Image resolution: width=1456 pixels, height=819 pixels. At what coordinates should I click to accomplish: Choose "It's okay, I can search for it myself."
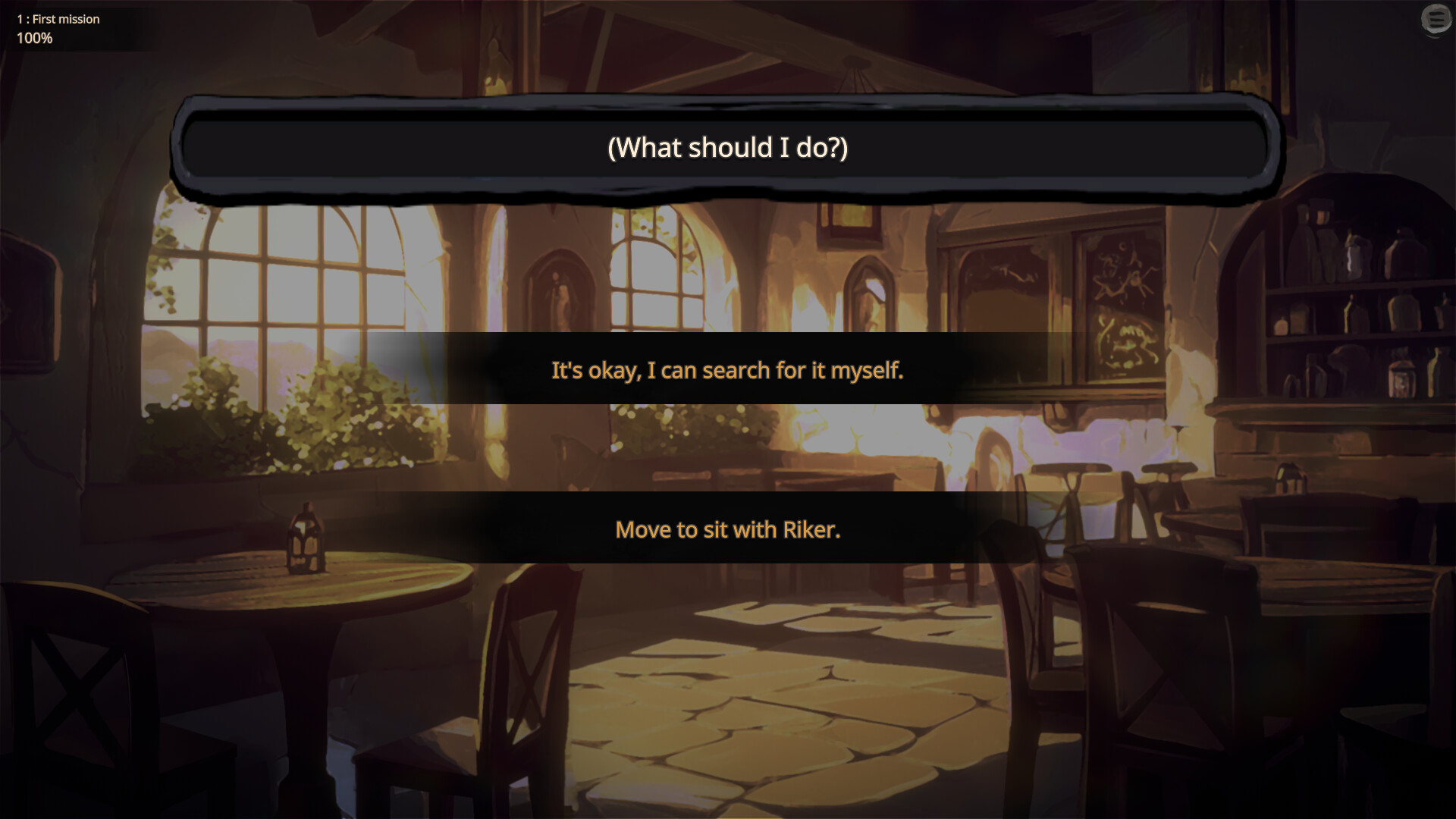(726, 371)
